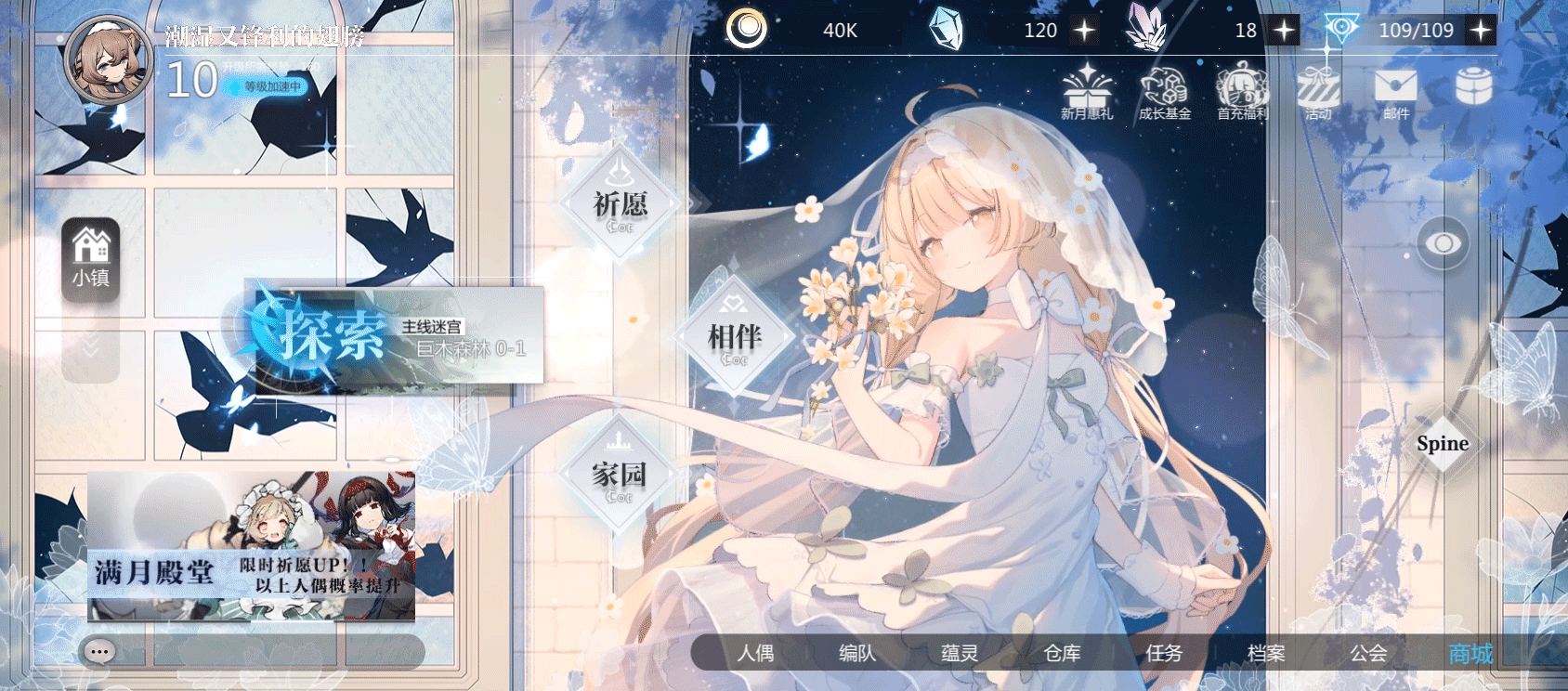Open the 成长基金 growth fund icon

pyautogui.click(x=1165, y=93)
